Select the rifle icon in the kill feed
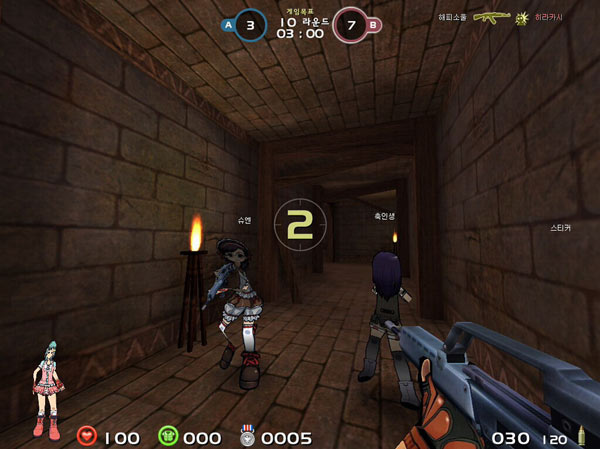Viewport: 600px width, 449px height. pyautogui.click(x=491, y=17)
